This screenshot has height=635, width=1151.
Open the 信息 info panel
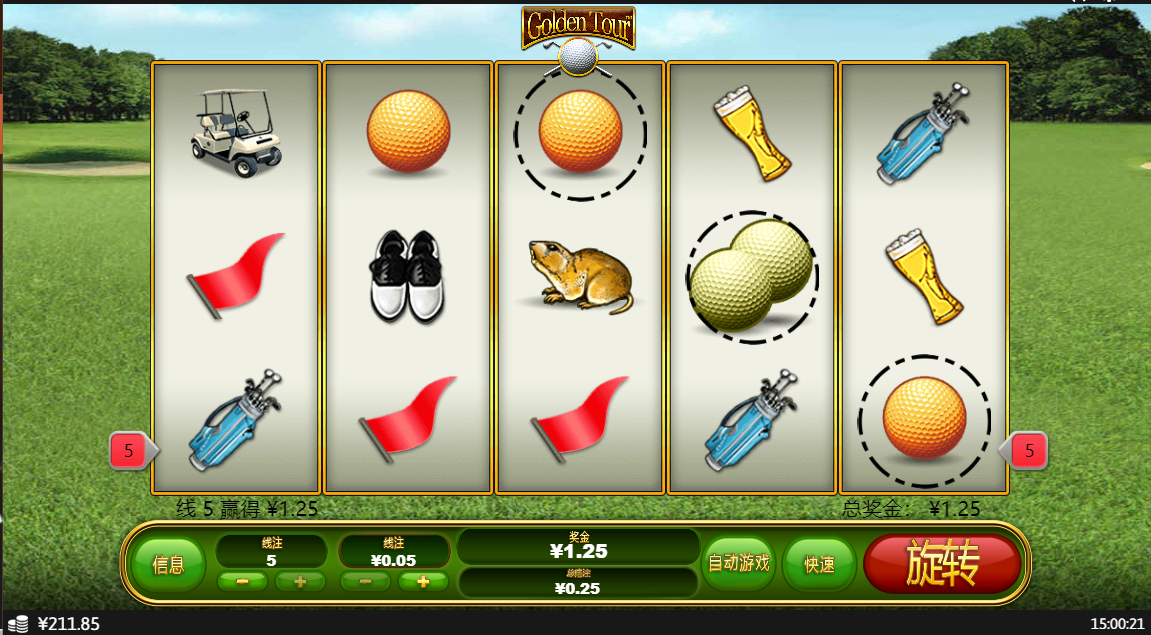pos(168,564)
